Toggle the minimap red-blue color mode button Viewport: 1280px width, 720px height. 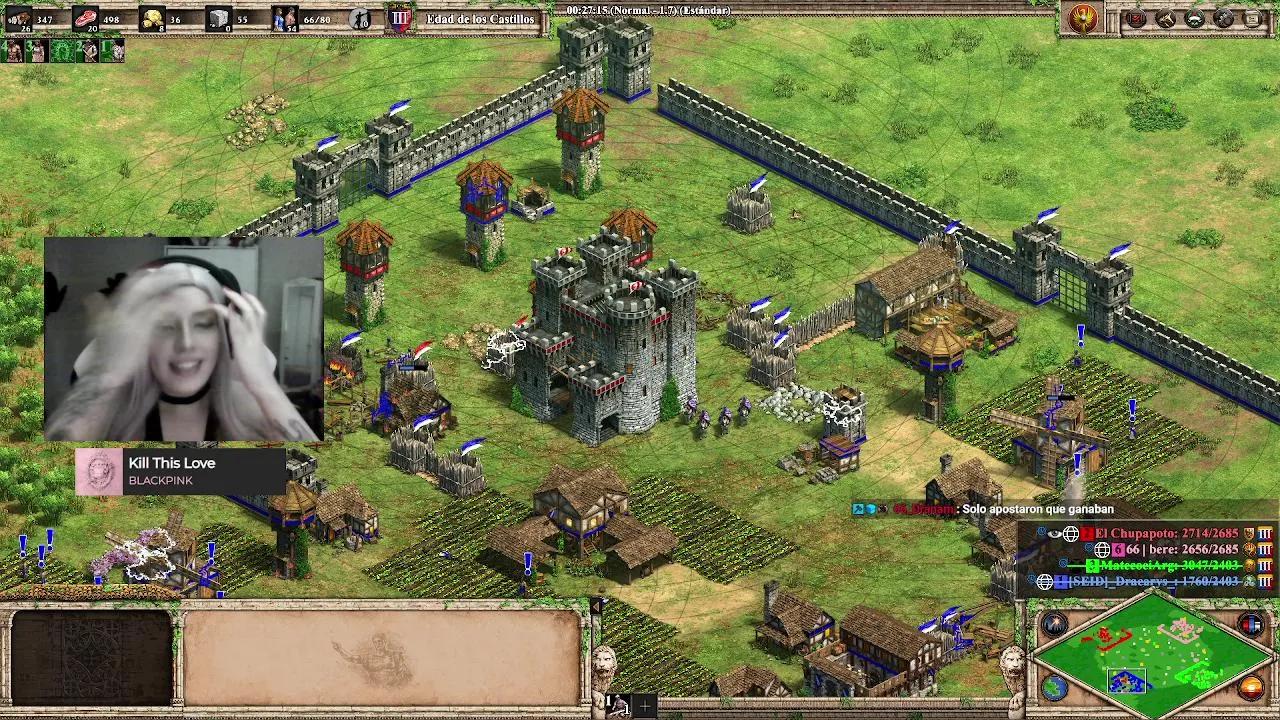[x=1250, y=625]
